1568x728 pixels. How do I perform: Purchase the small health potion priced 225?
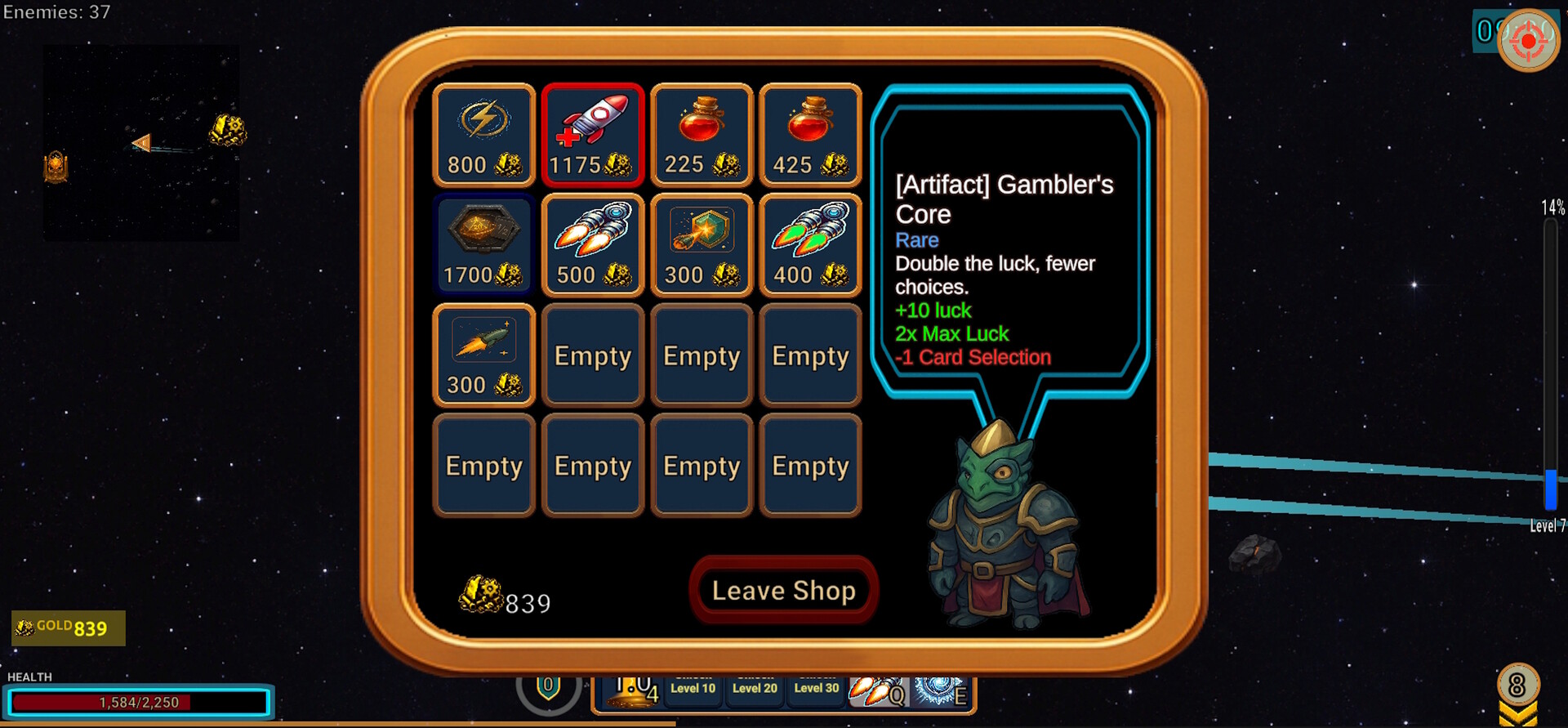701,135
